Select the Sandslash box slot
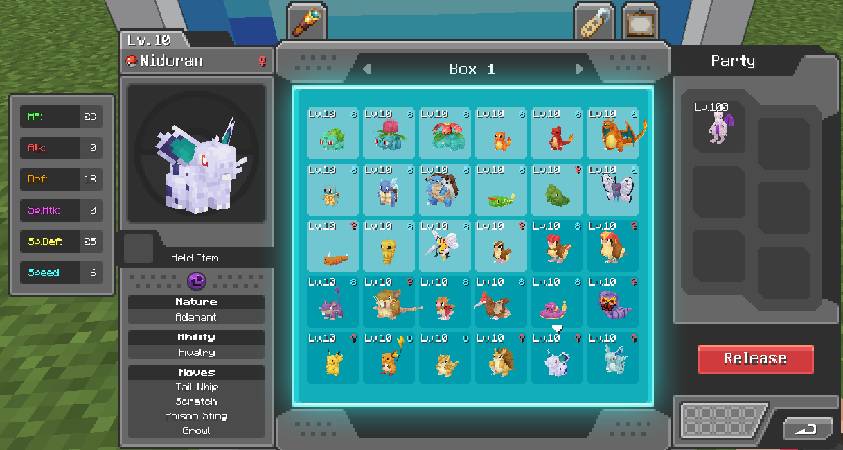The width and height of the screenshot is (843, 450). pyautogui.click(x=501, y=358)
